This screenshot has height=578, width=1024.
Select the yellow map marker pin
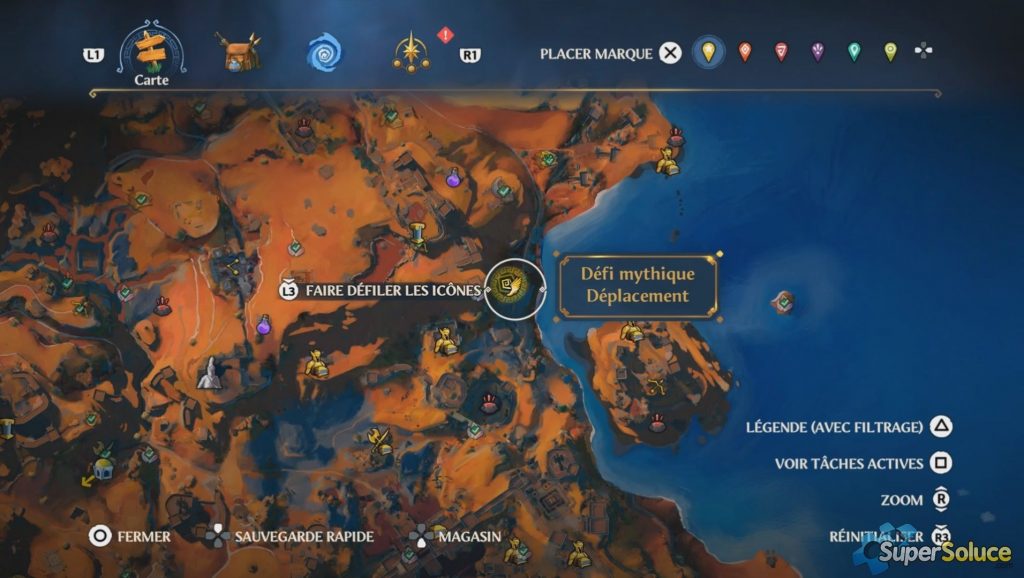709,52
